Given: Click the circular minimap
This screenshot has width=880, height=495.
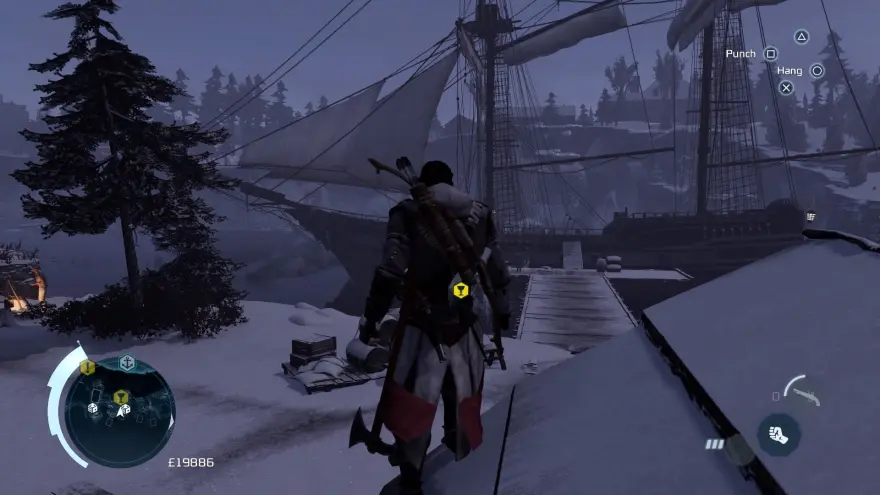Looking at the screenshot, I should [119, 412].
